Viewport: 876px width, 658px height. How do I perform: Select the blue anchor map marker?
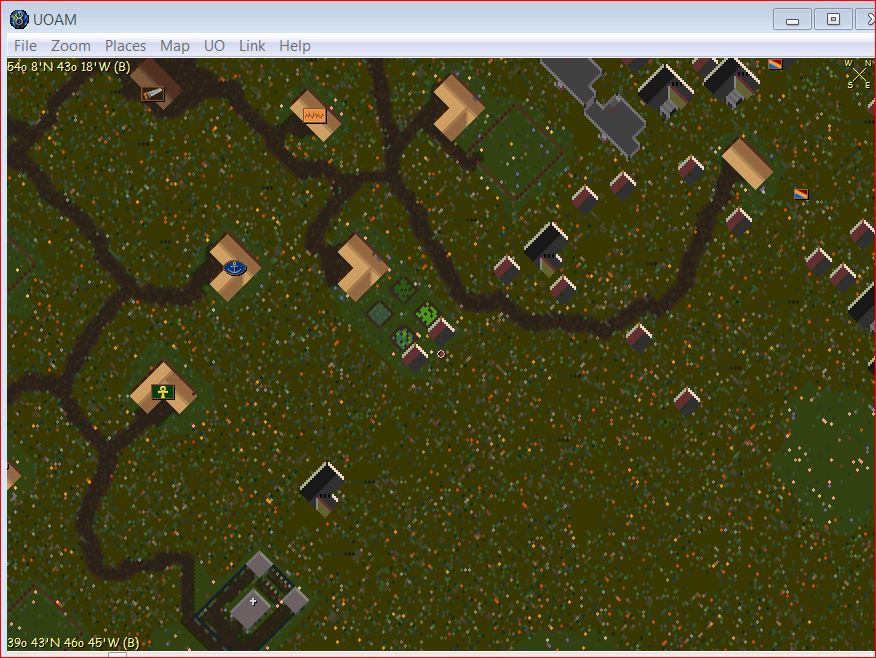235,268
